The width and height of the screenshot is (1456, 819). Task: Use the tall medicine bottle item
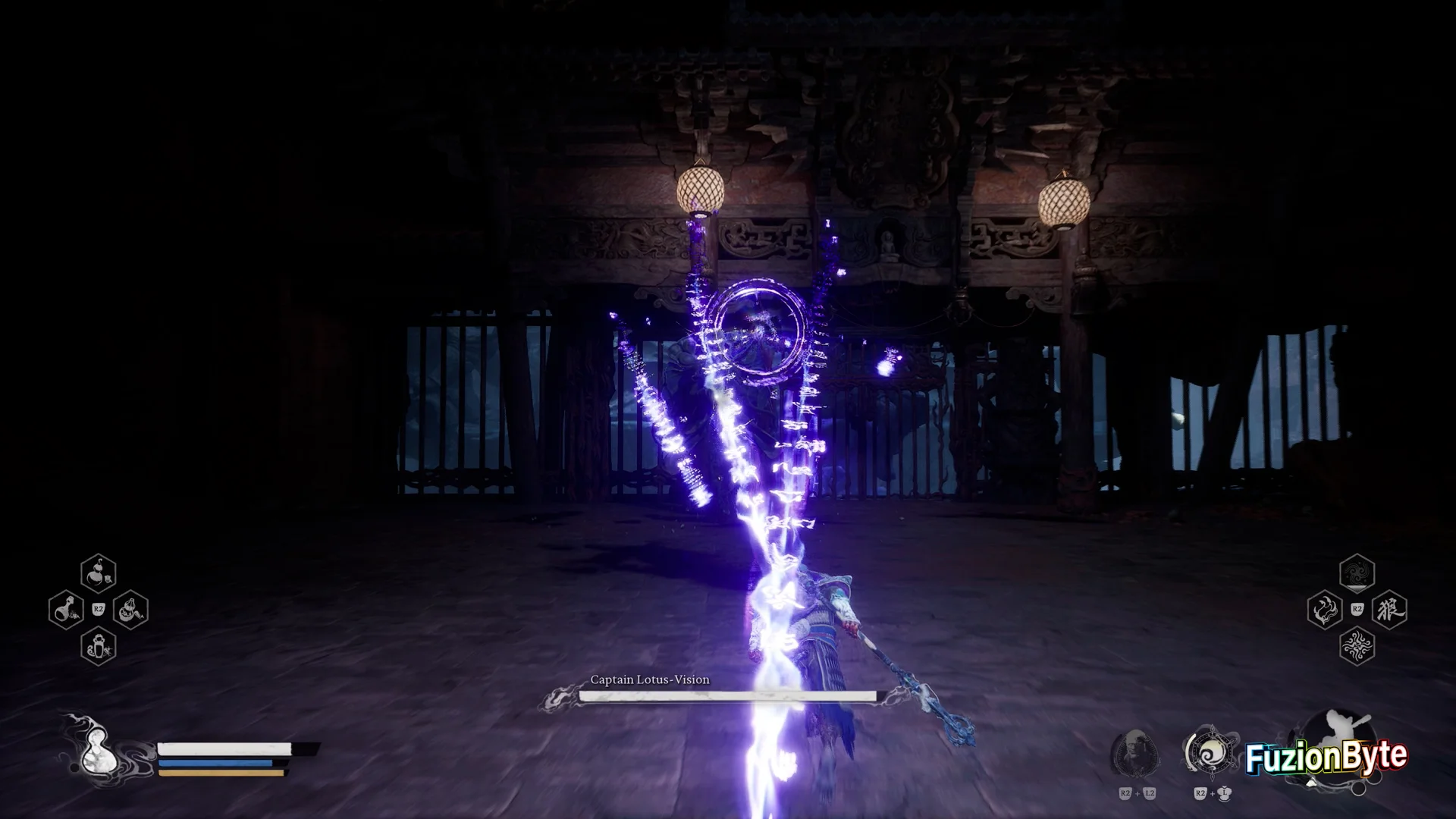(99, 646)
